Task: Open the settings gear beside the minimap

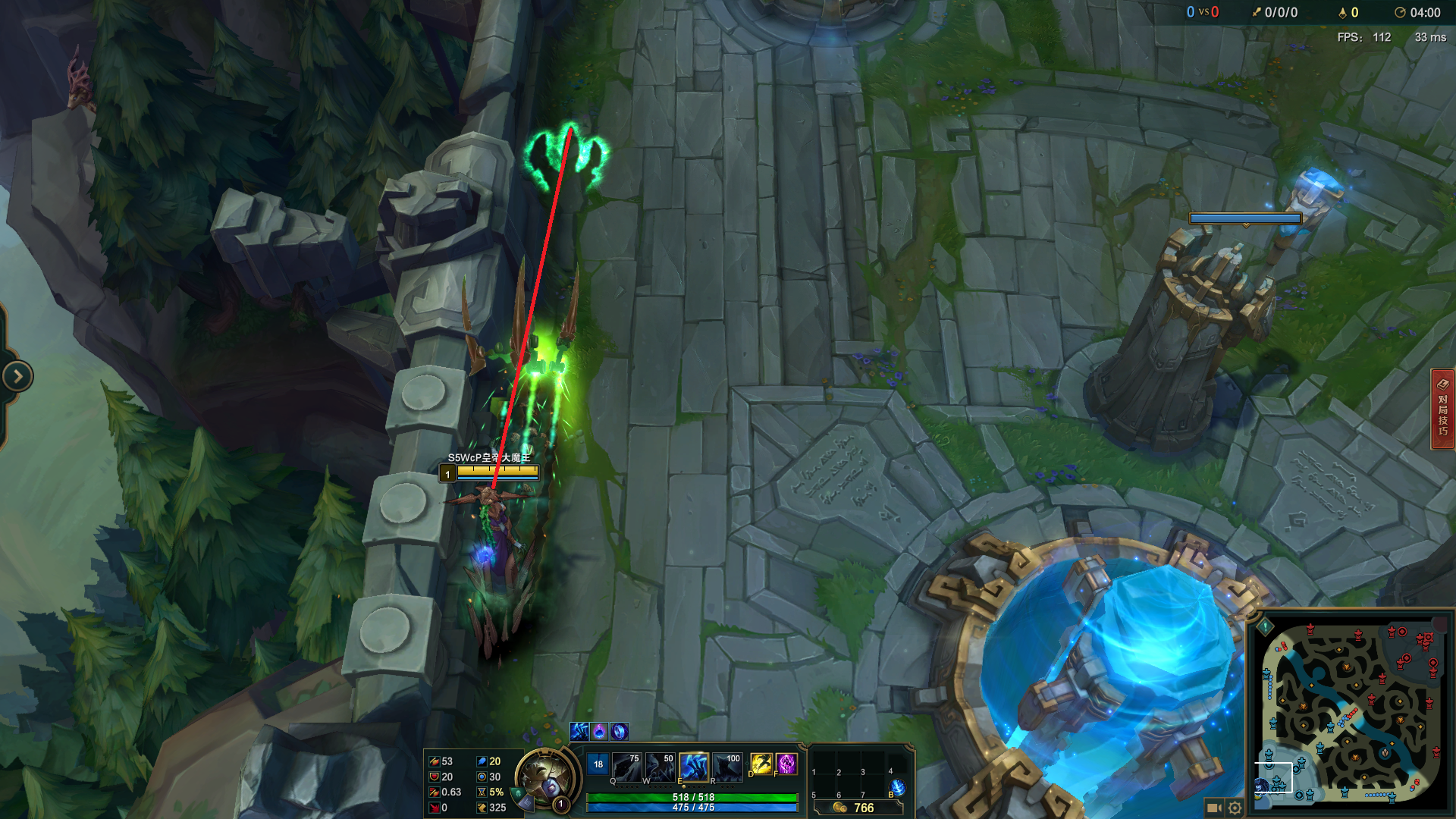Action: (1235, 808)
